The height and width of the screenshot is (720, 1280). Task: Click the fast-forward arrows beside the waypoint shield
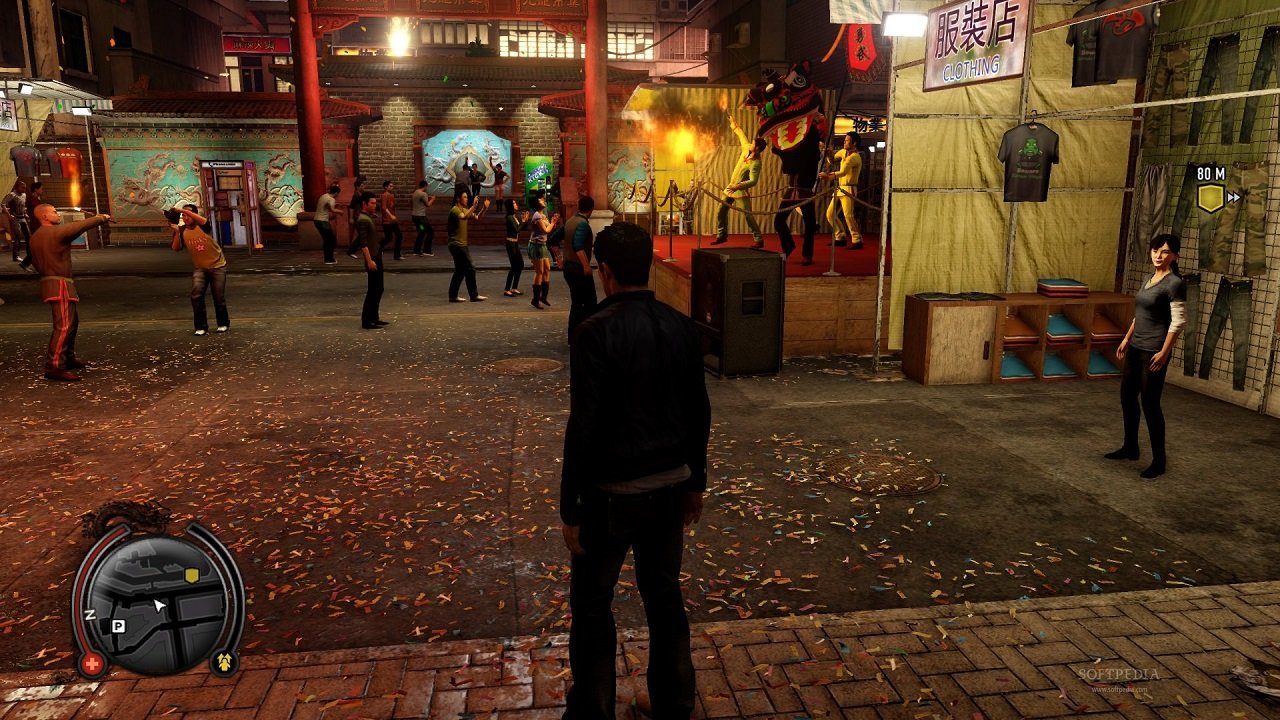tap(1233, 197)
